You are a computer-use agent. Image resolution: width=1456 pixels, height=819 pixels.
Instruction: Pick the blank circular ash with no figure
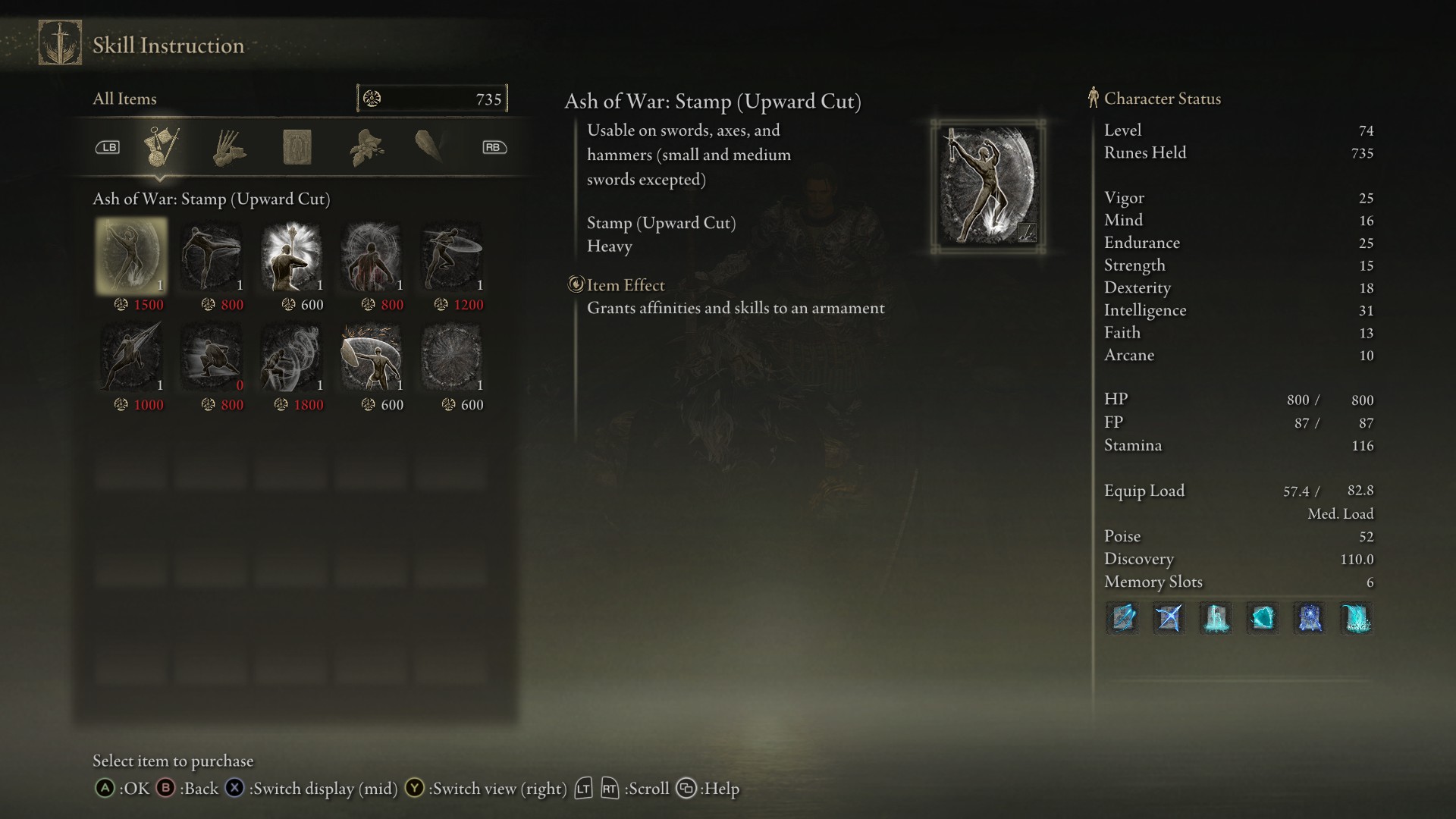click(452, 356)
